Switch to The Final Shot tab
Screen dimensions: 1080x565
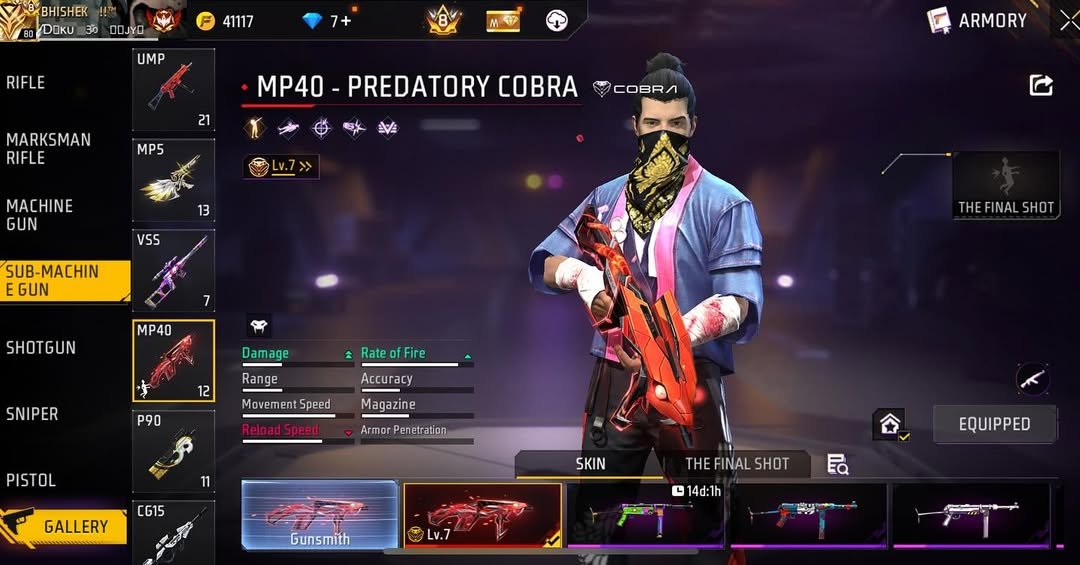click(x=737, y=464)
